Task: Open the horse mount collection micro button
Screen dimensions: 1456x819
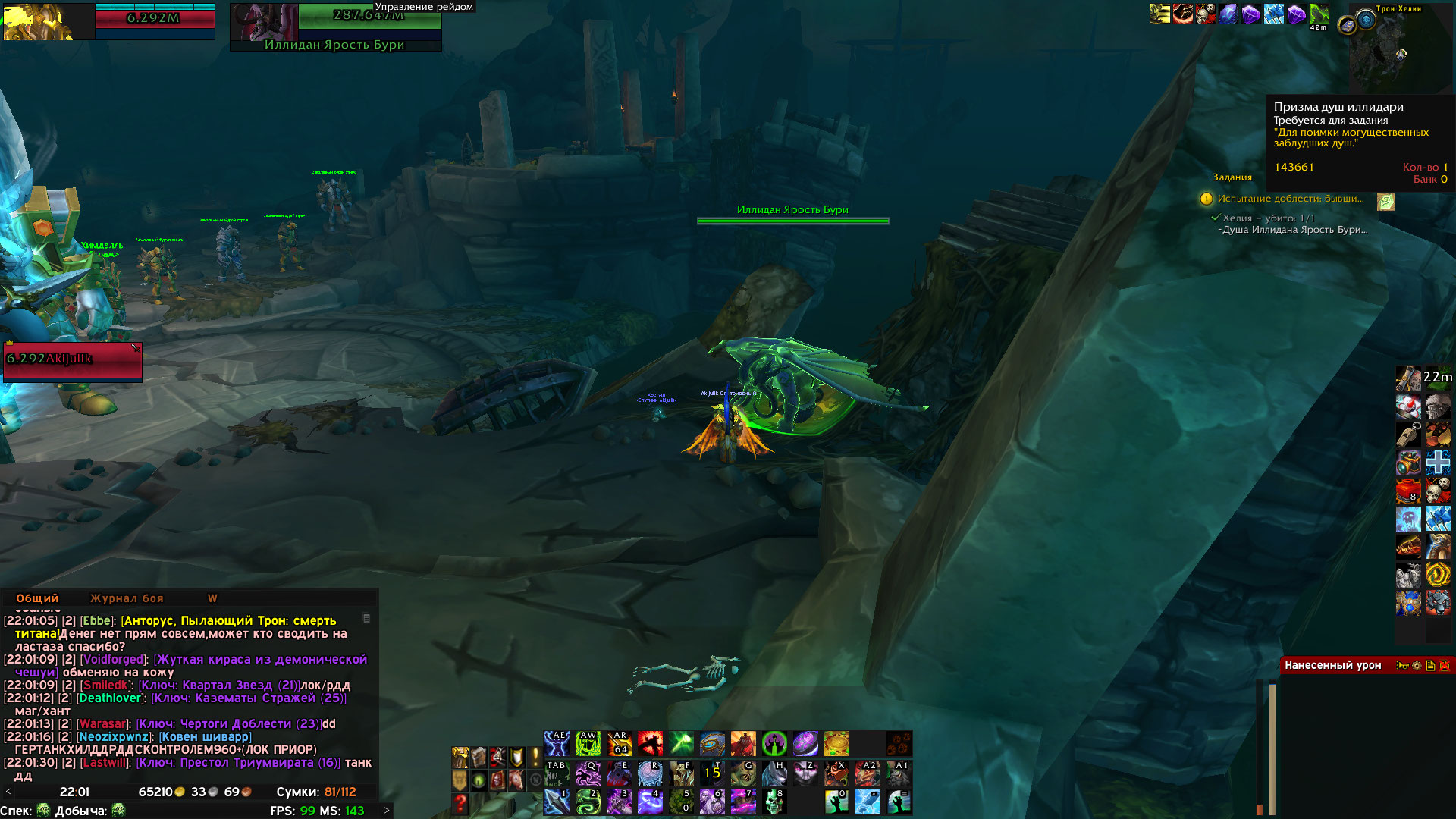Action: click(516, 780)
